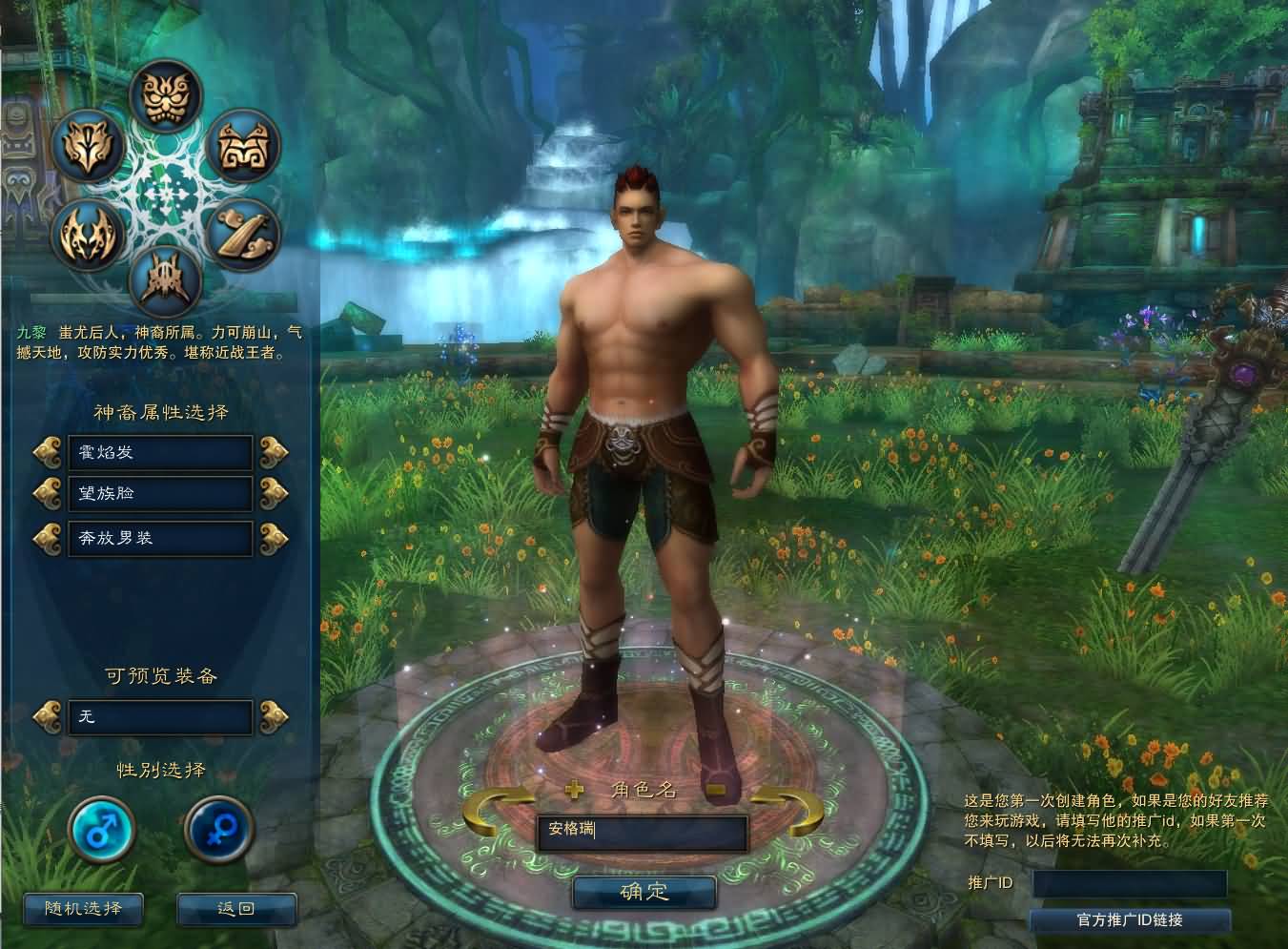Pick the twin-roofed gate class emblem

click(242, 145)
